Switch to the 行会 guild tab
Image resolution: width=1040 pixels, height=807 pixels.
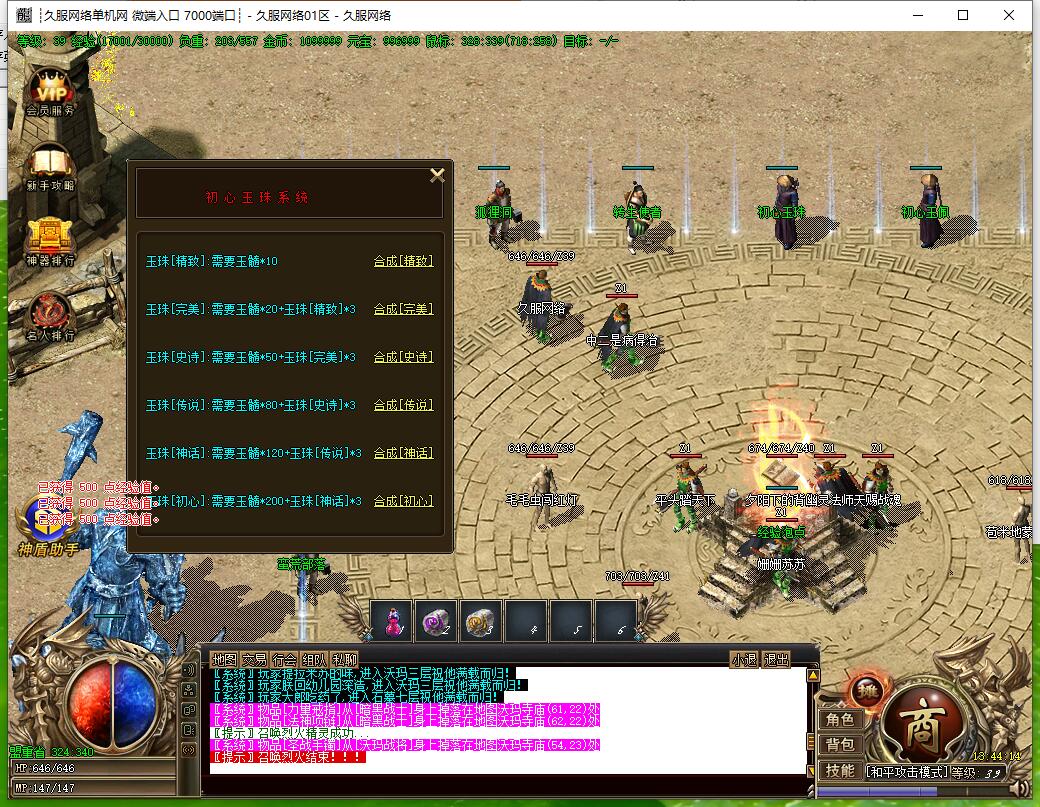coord(285,660)
